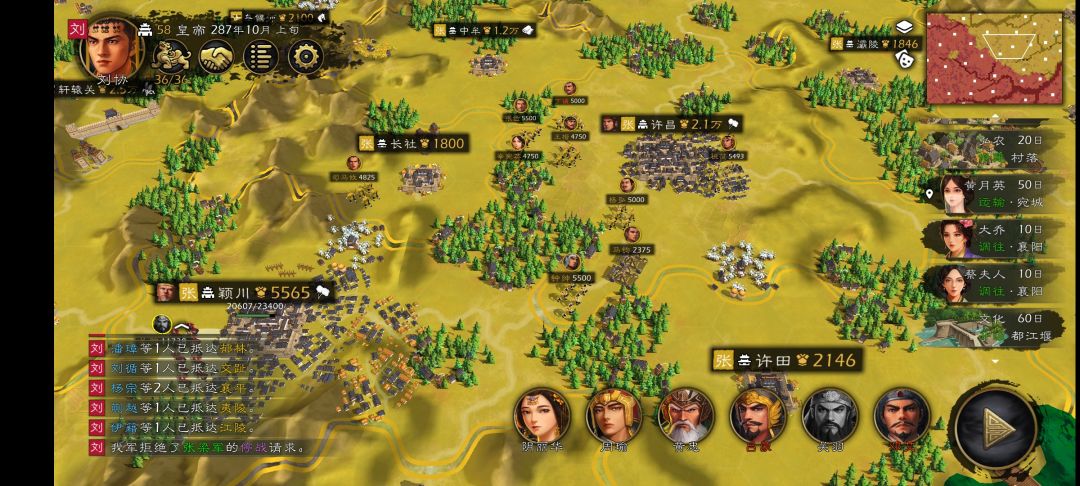
Task: Select greyed-out officer 关羽 portrait
Action: click(830, 416)
